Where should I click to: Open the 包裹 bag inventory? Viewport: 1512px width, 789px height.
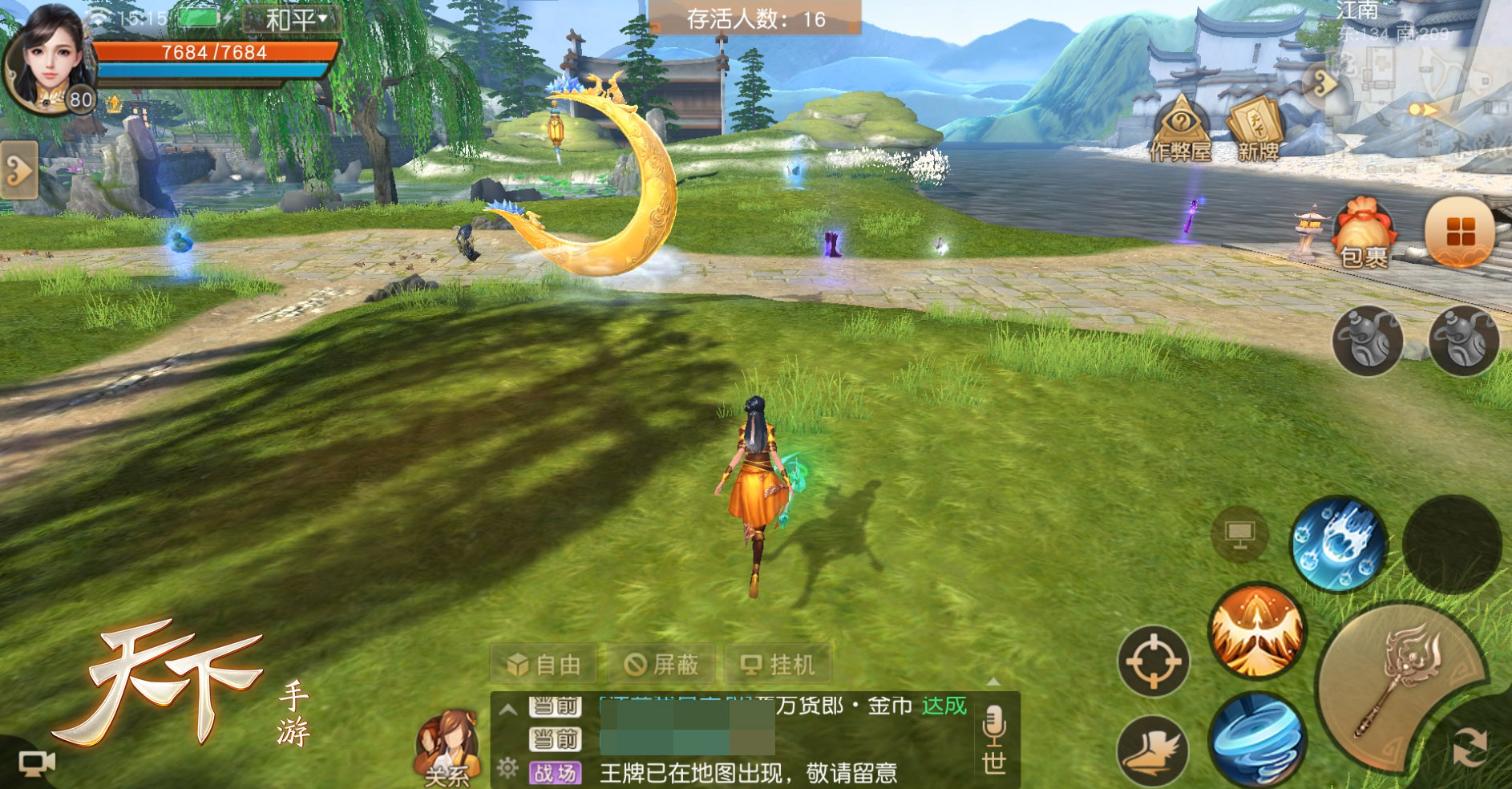(x=1364, y=233)
